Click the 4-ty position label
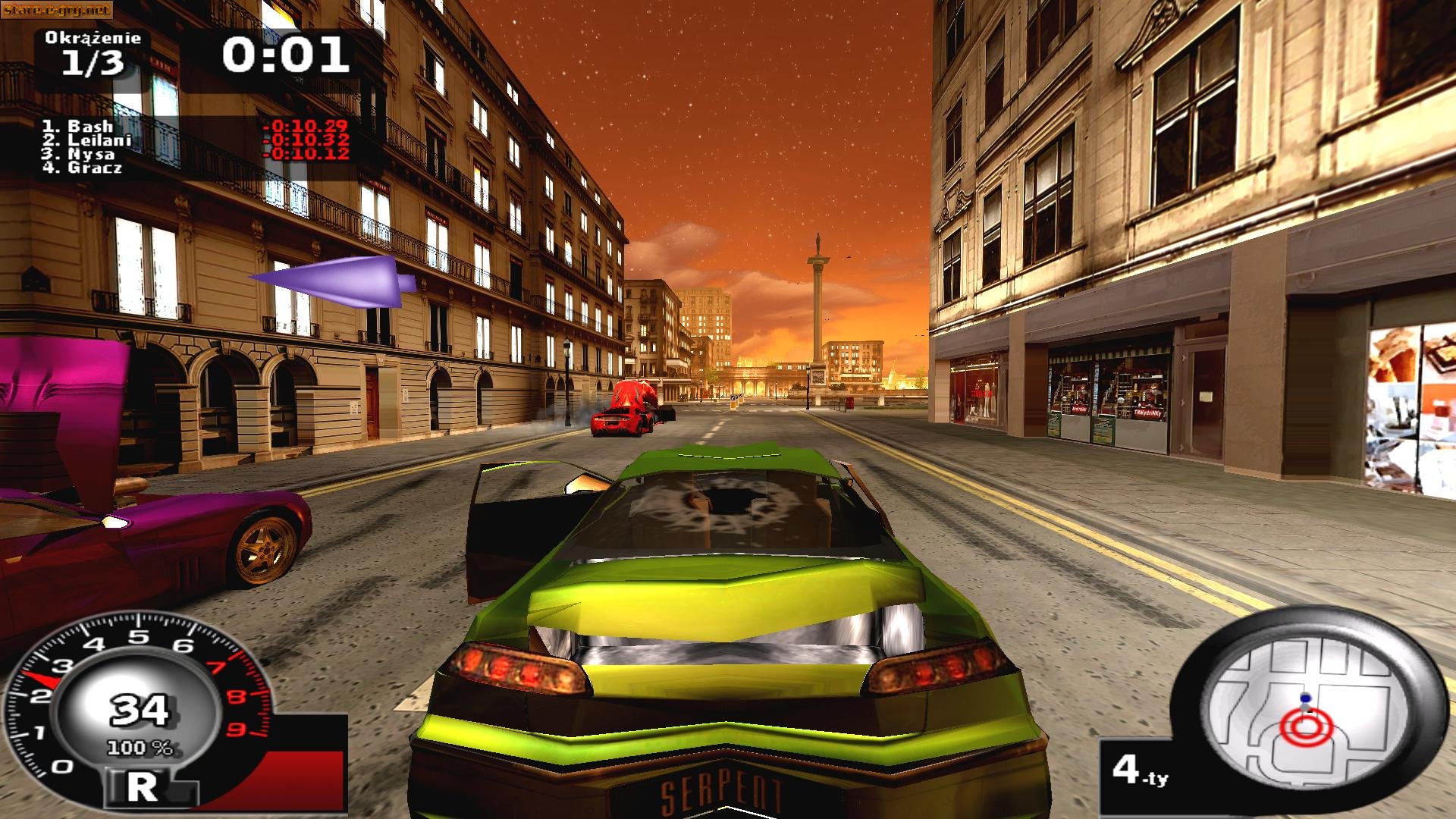The width and height of the screenshot is (1456, 819). tap(1139, 770)
